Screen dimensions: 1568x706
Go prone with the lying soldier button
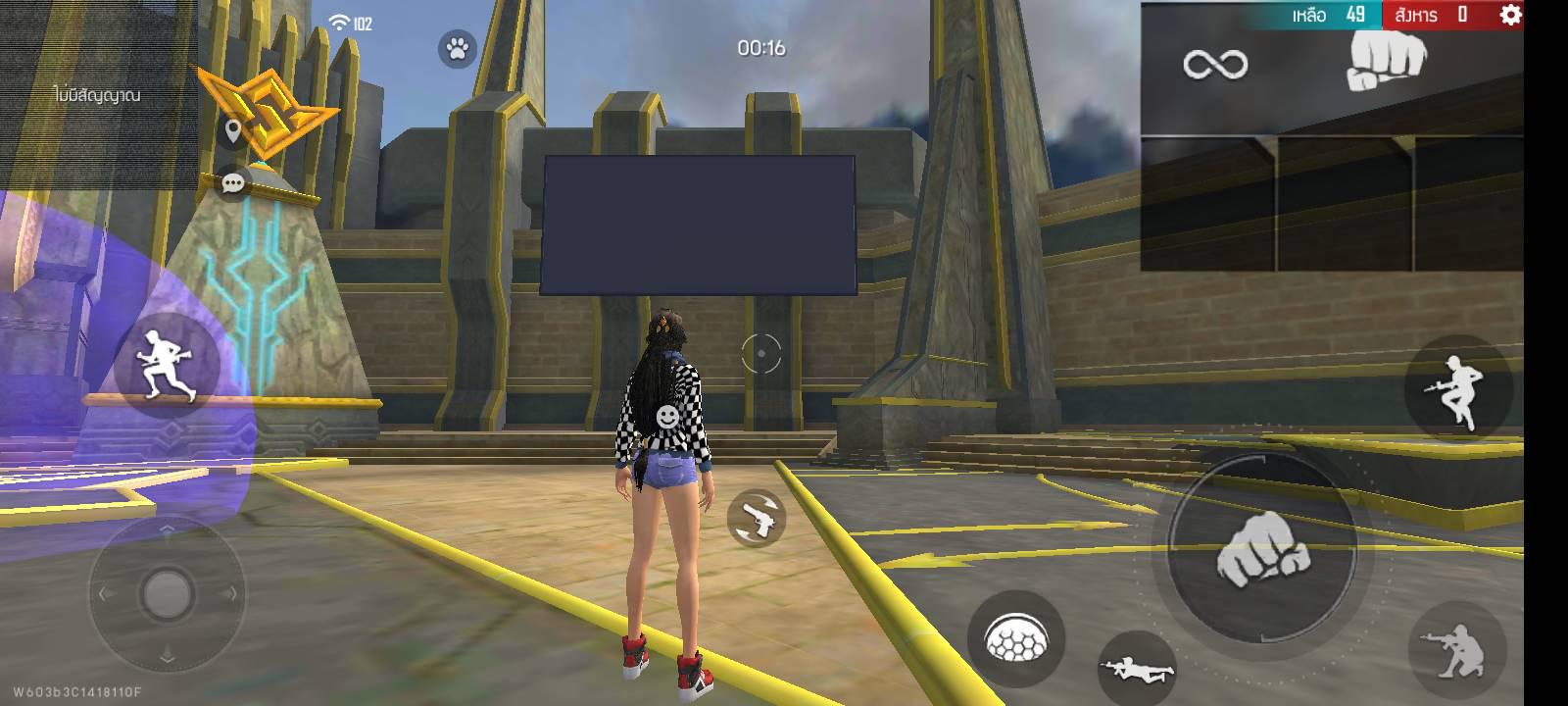click(1137, 668)
